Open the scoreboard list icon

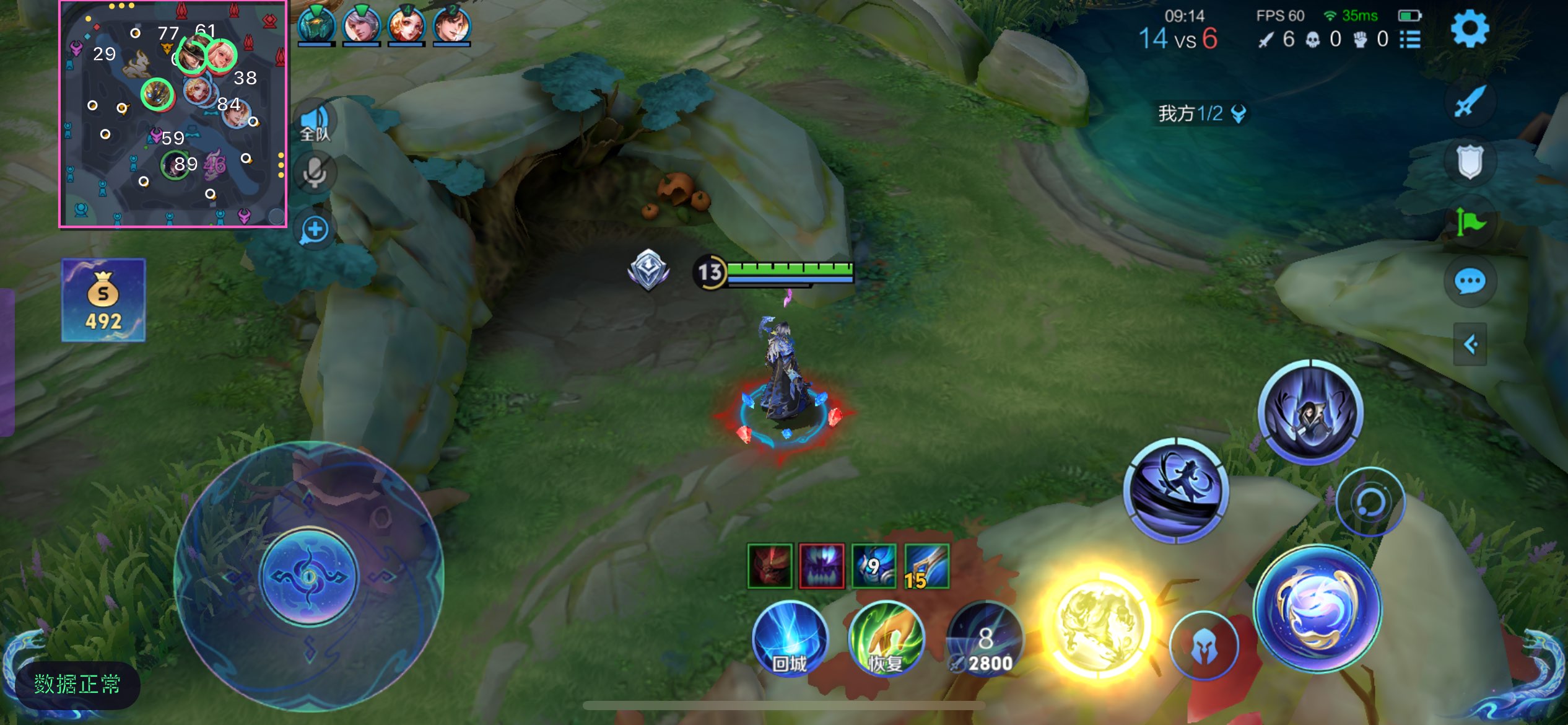(1410, 40)
